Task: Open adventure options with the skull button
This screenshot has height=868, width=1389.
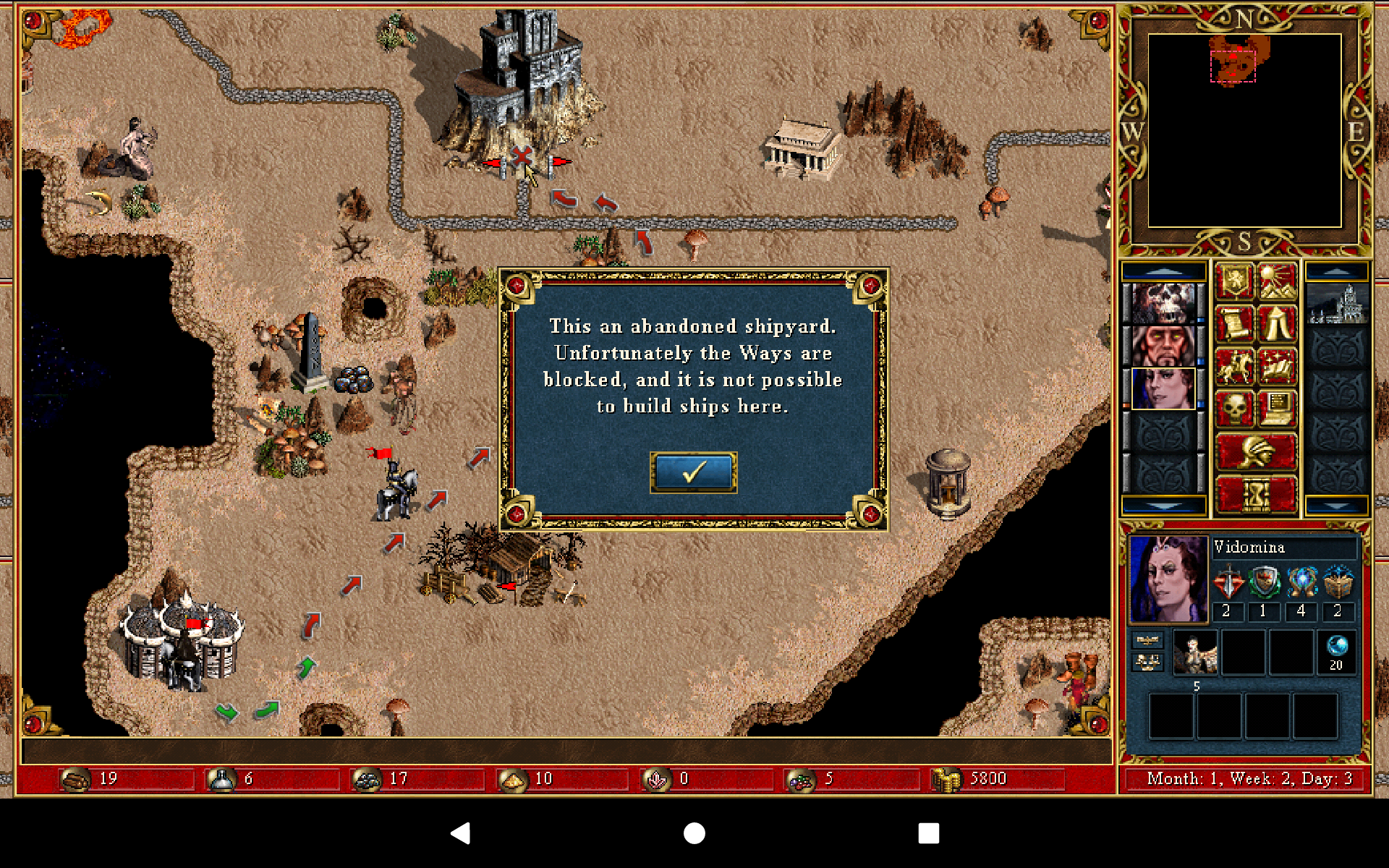Action: pos(1233,409)
